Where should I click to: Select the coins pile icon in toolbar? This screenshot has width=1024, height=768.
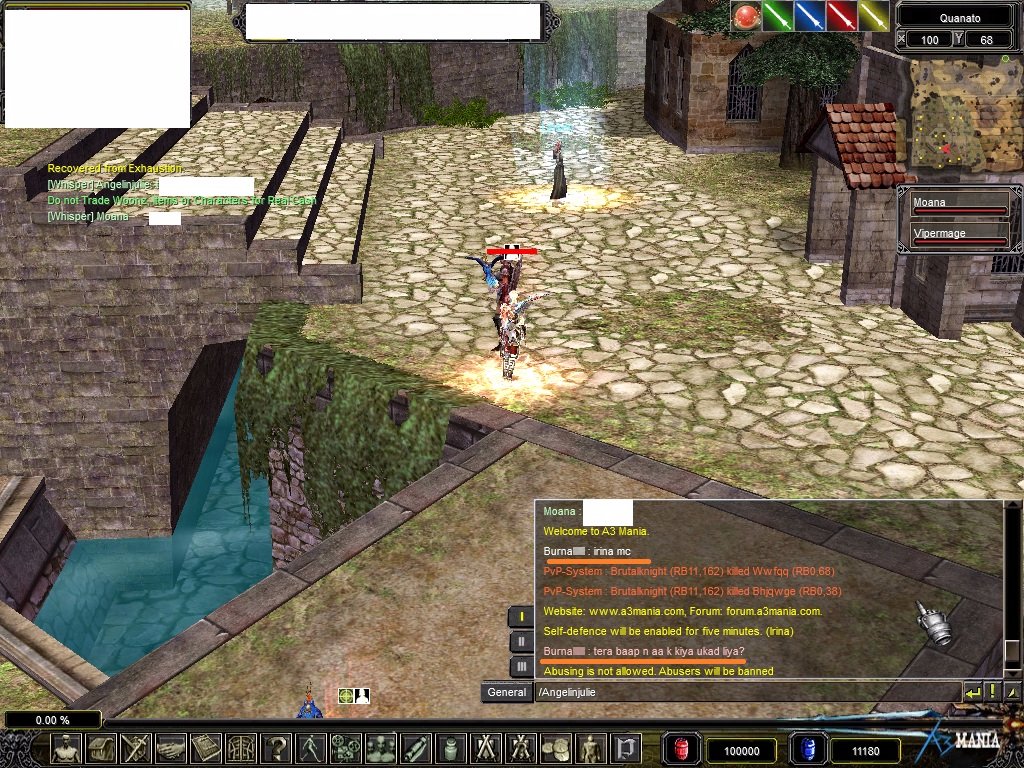point(556,748)
